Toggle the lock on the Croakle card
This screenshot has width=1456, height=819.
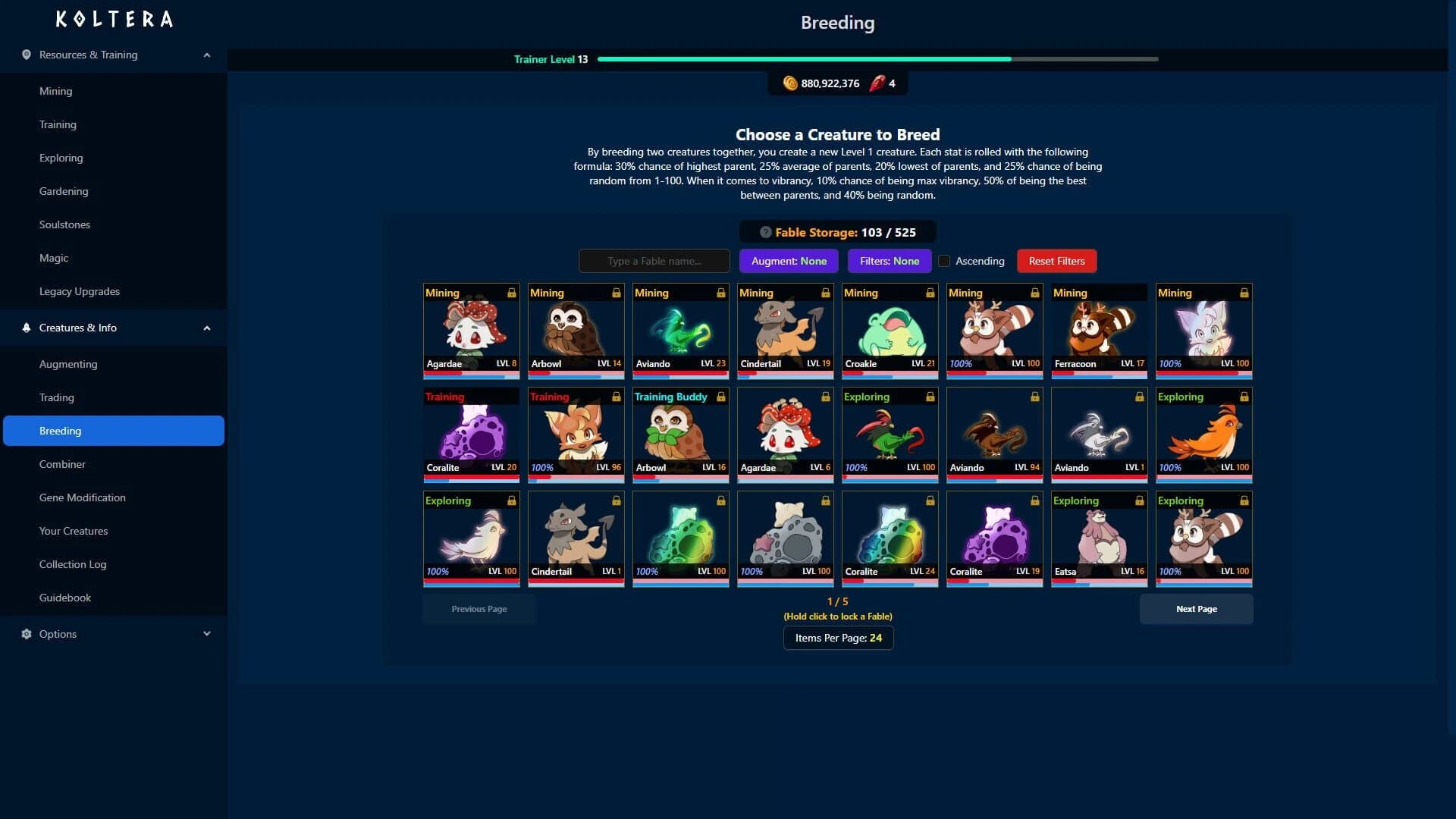tap(930, 292)
